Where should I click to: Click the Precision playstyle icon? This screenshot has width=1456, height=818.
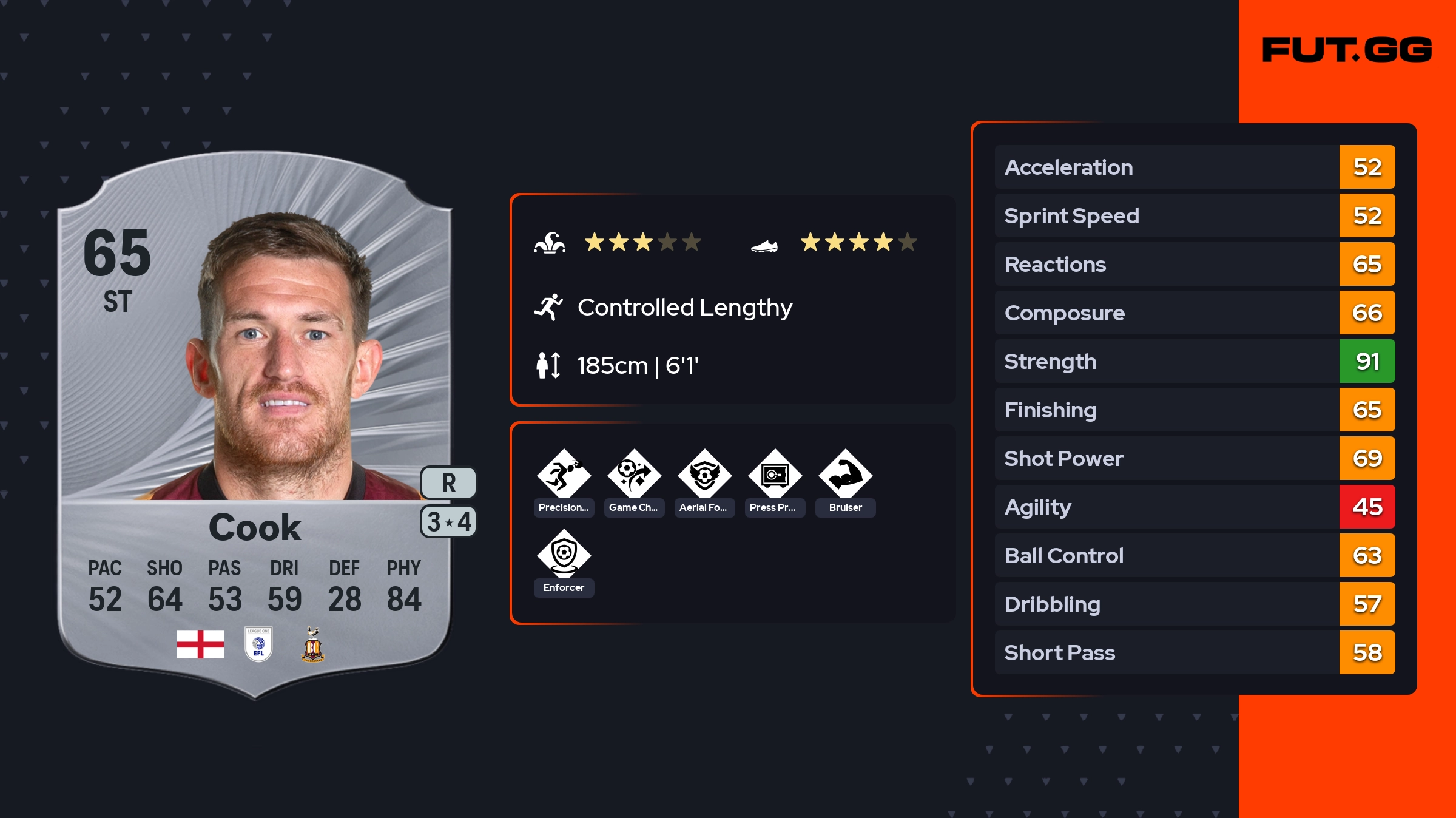pyautogui.click(x=564, y=475)
